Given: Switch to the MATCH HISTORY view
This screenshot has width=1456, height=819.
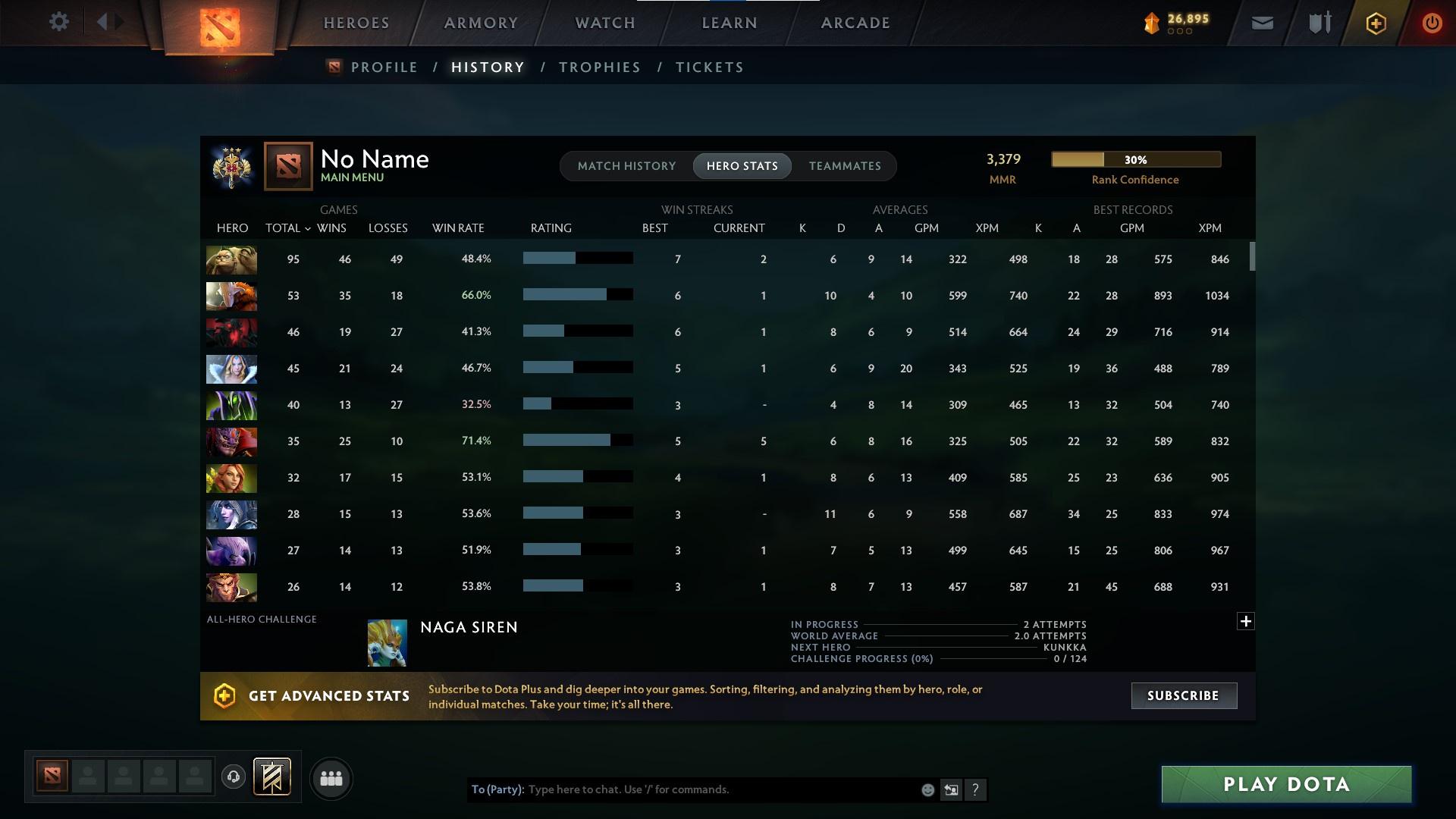Looking at the screenshot, I should tap(626, 165).
